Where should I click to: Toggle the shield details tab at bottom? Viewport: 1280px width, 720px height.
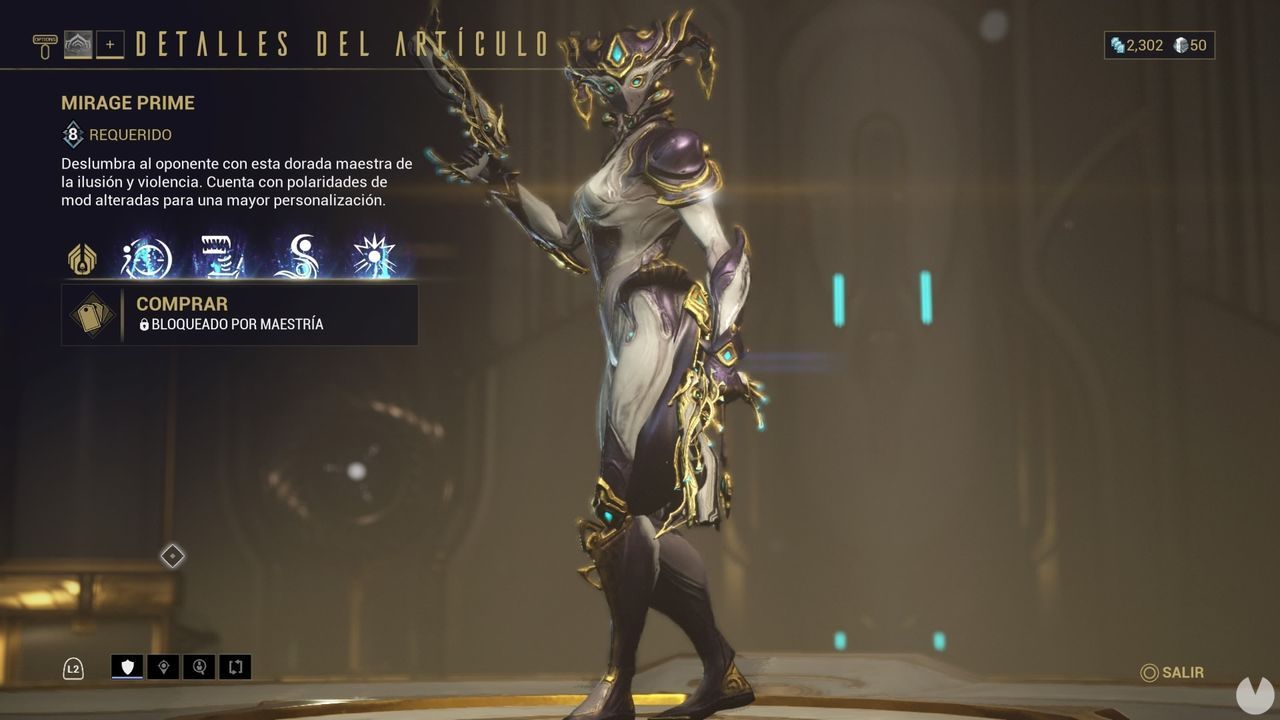click(x=127, y=665)
